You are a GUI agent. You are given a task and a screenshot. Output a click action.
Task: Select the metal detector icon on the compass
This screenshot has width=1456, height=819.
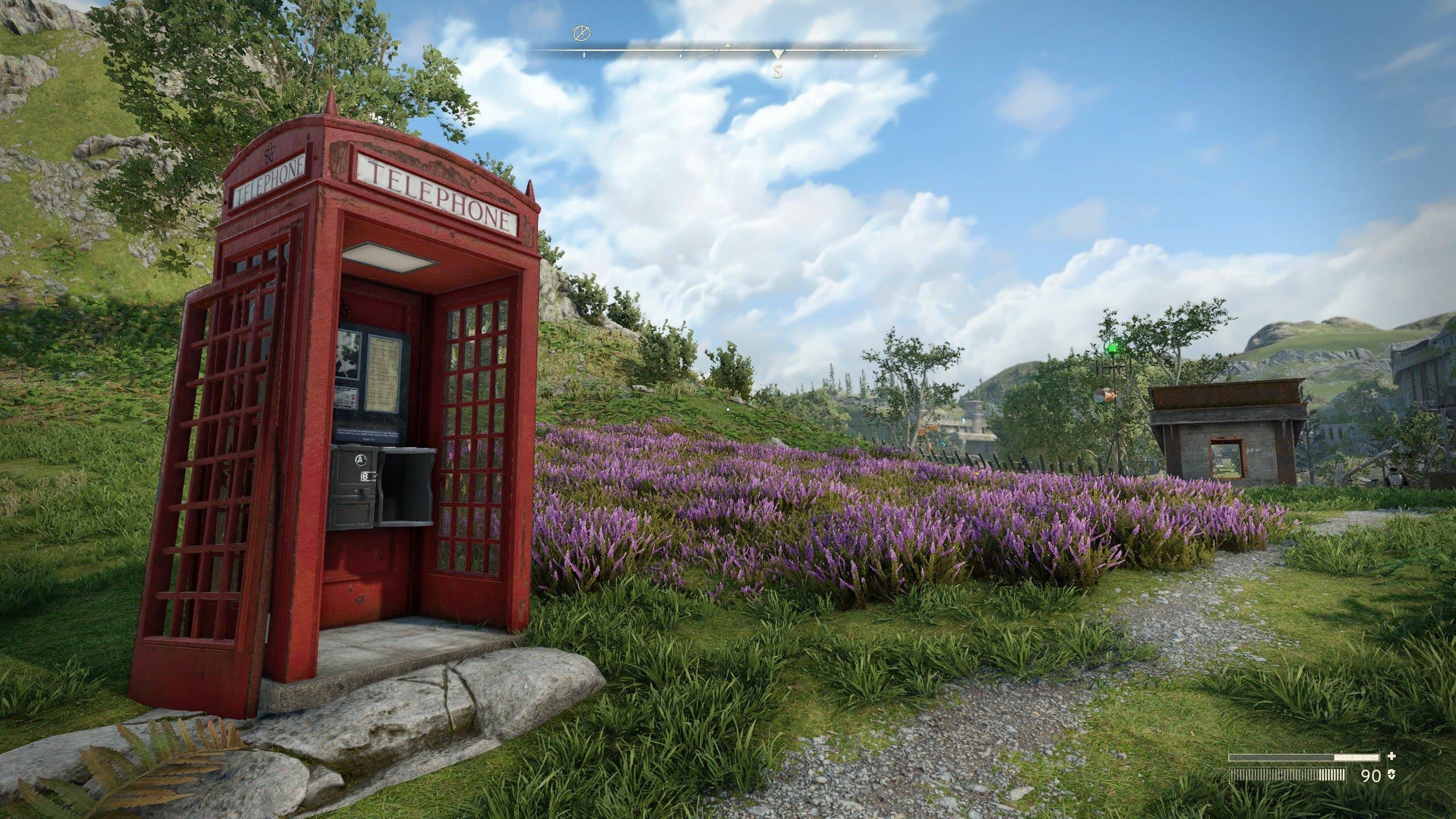click(581, 32)
